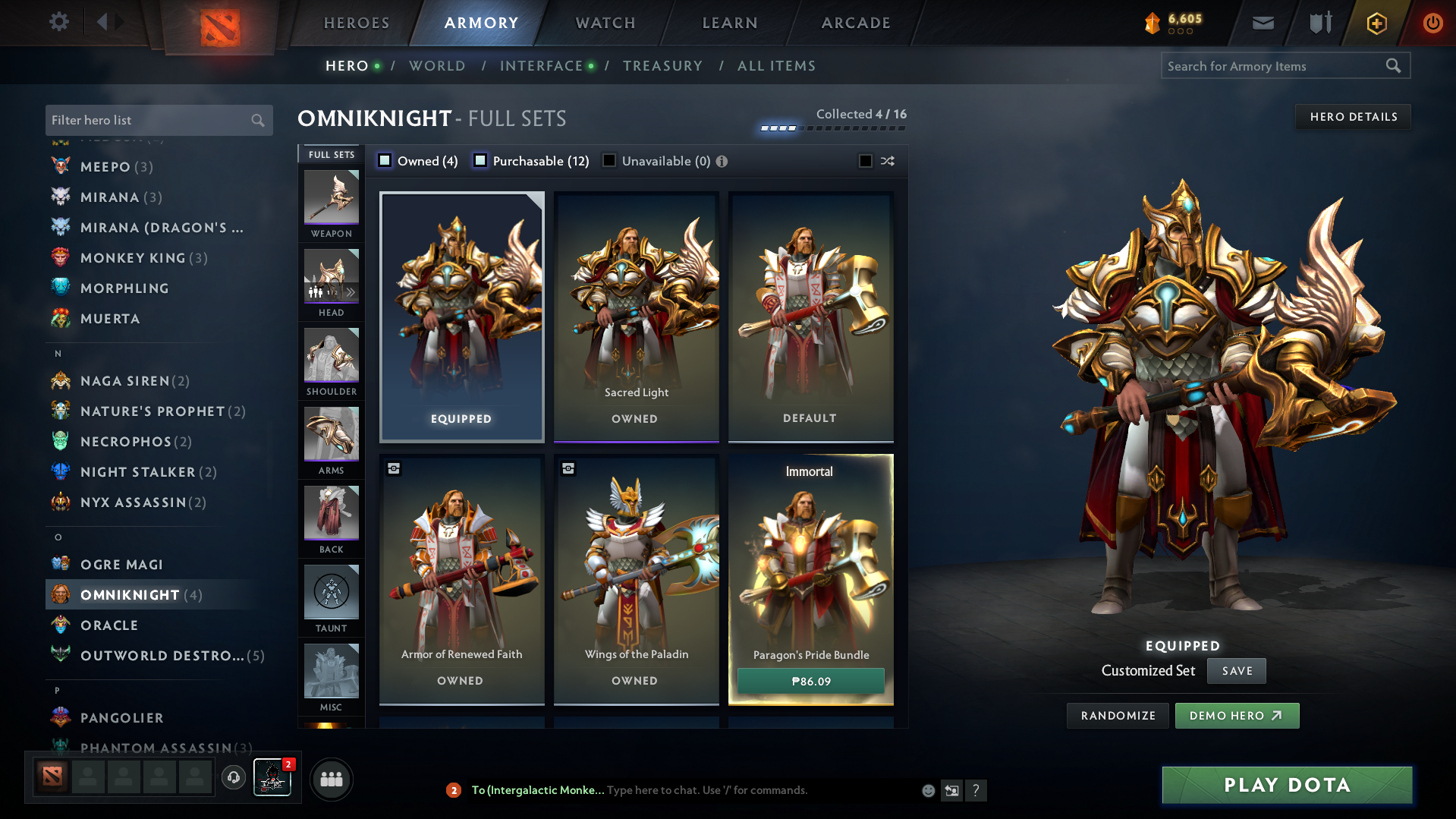Screen dimensions: 1456x819
Task: Open Demo Hero mode
Action: pyautogui.click(x=1236, y=716)
